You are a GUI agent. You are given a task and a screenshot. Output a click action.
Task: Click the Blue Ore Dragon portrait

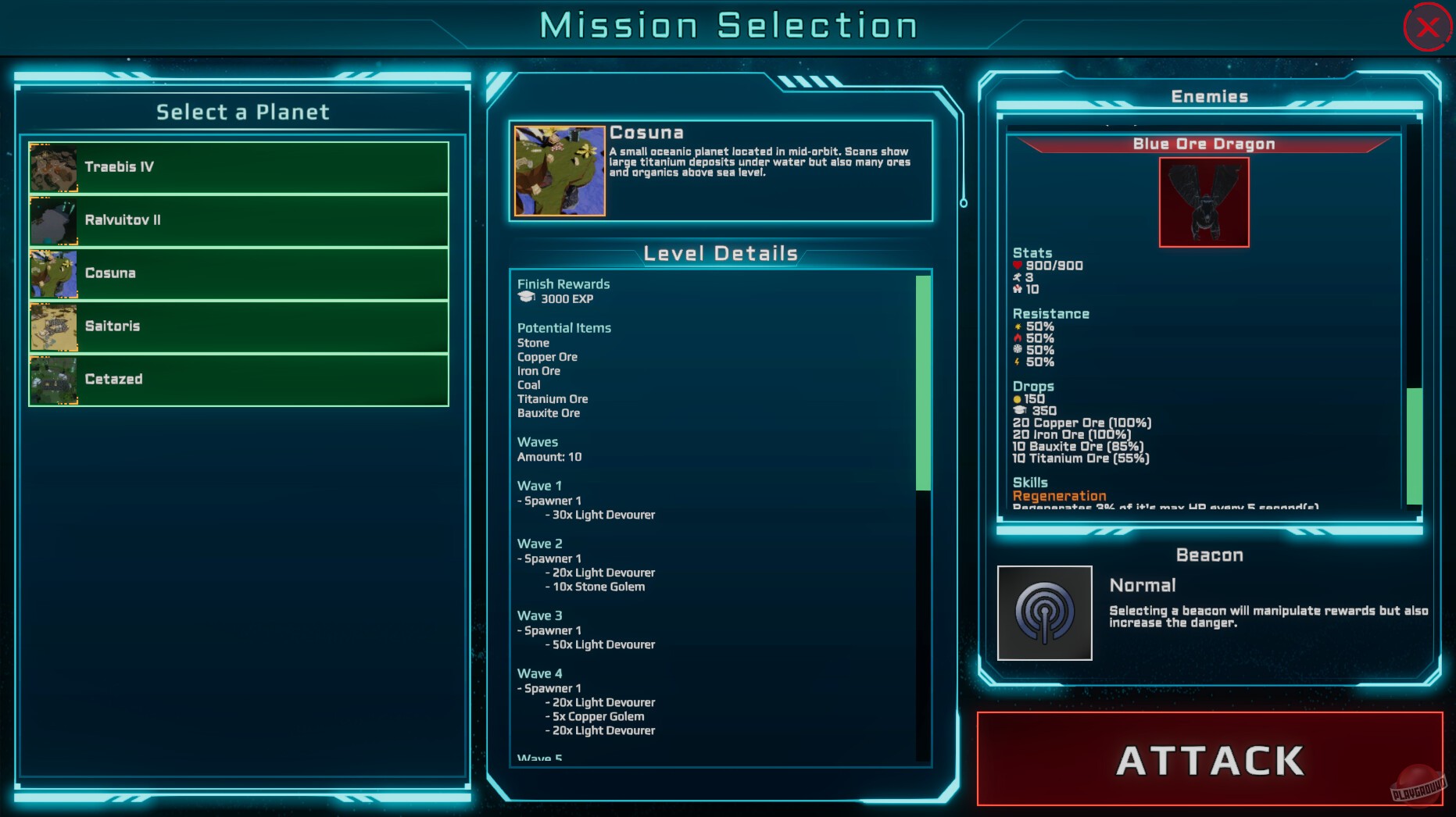[1204, 203]
